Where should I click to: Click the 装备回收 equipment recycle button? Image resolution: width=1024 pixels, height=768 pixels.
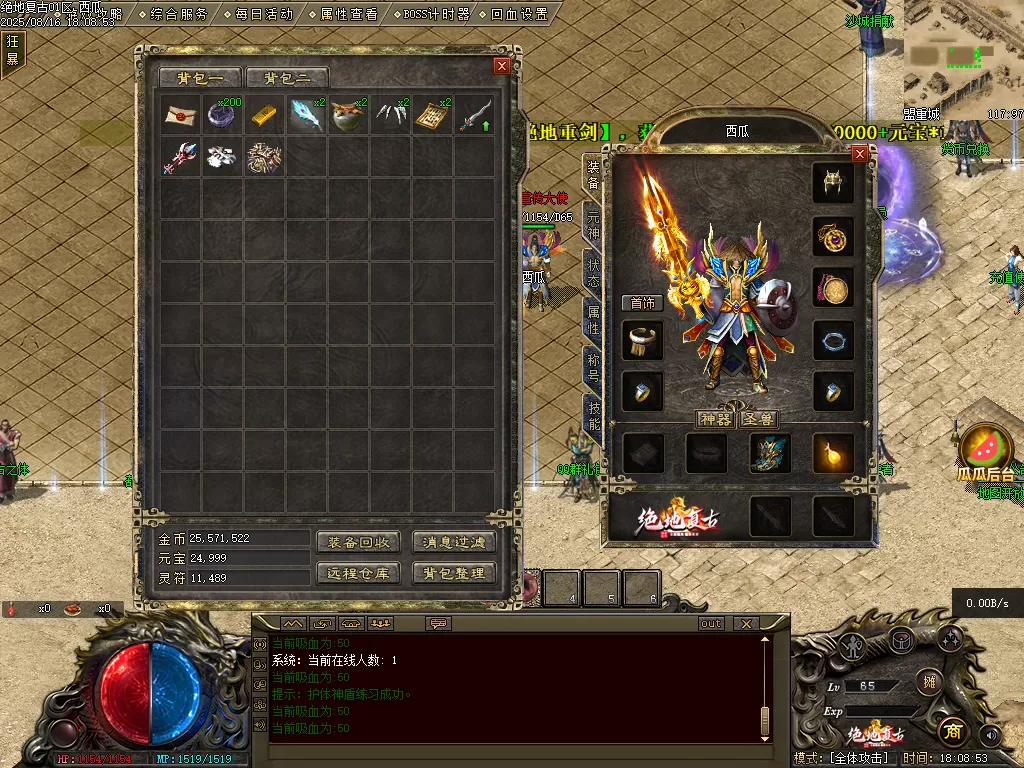[x=358, y=542]
